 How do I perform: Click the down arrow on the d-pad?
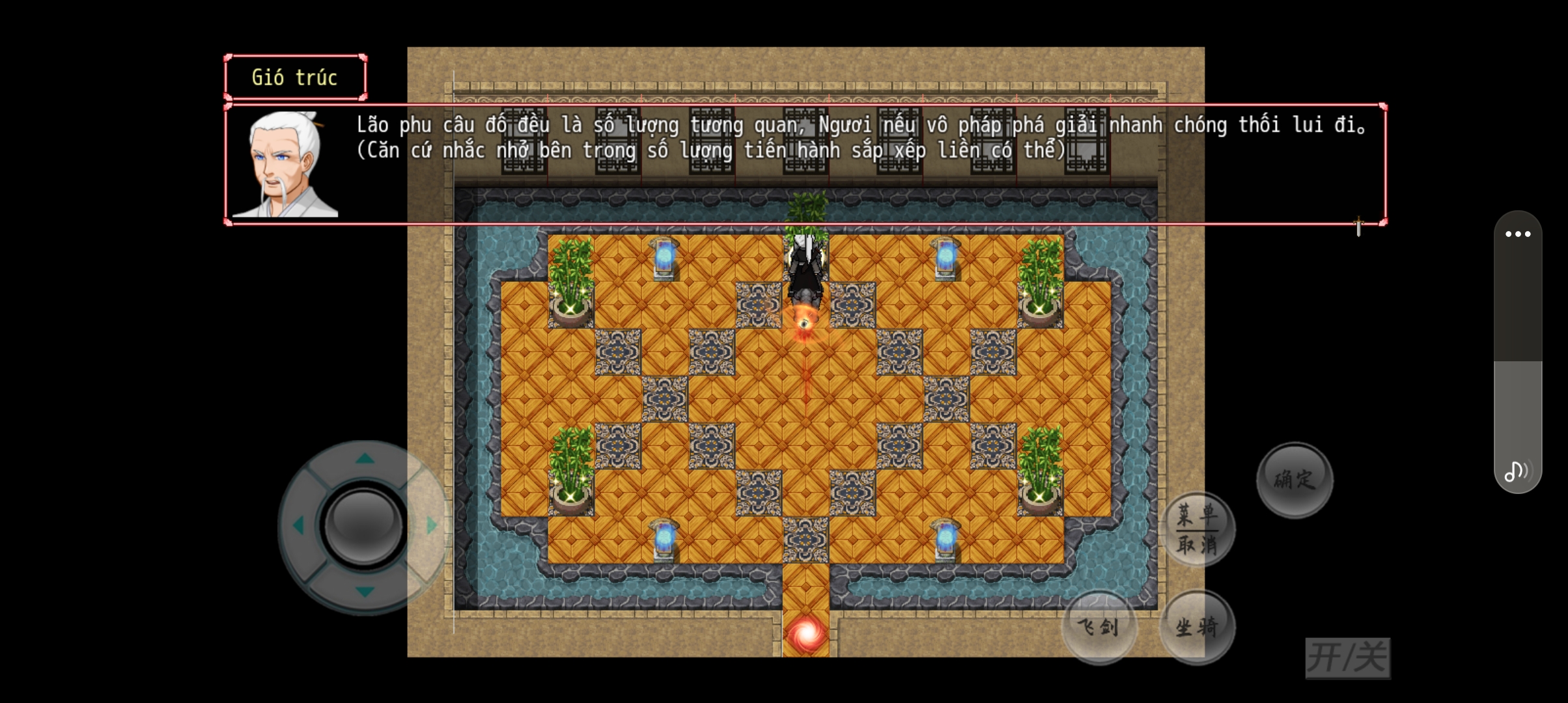pos(365,591)
